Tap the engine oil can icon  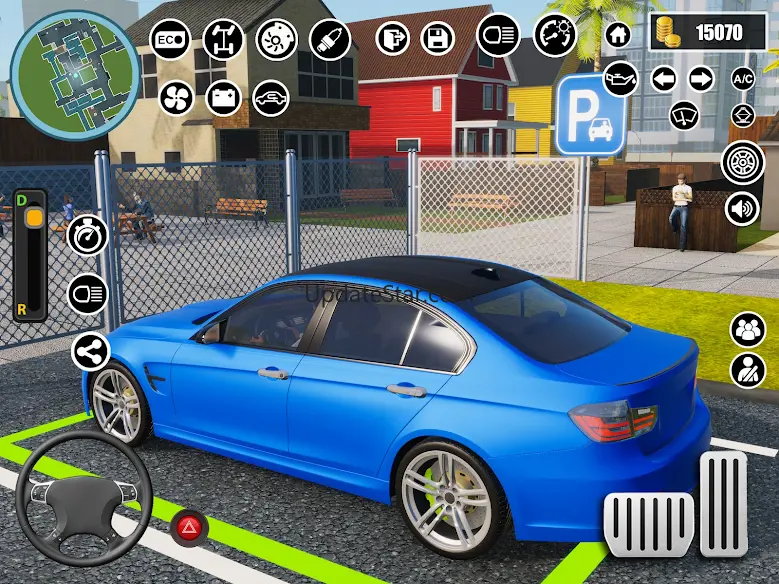(x=620, y=78)
